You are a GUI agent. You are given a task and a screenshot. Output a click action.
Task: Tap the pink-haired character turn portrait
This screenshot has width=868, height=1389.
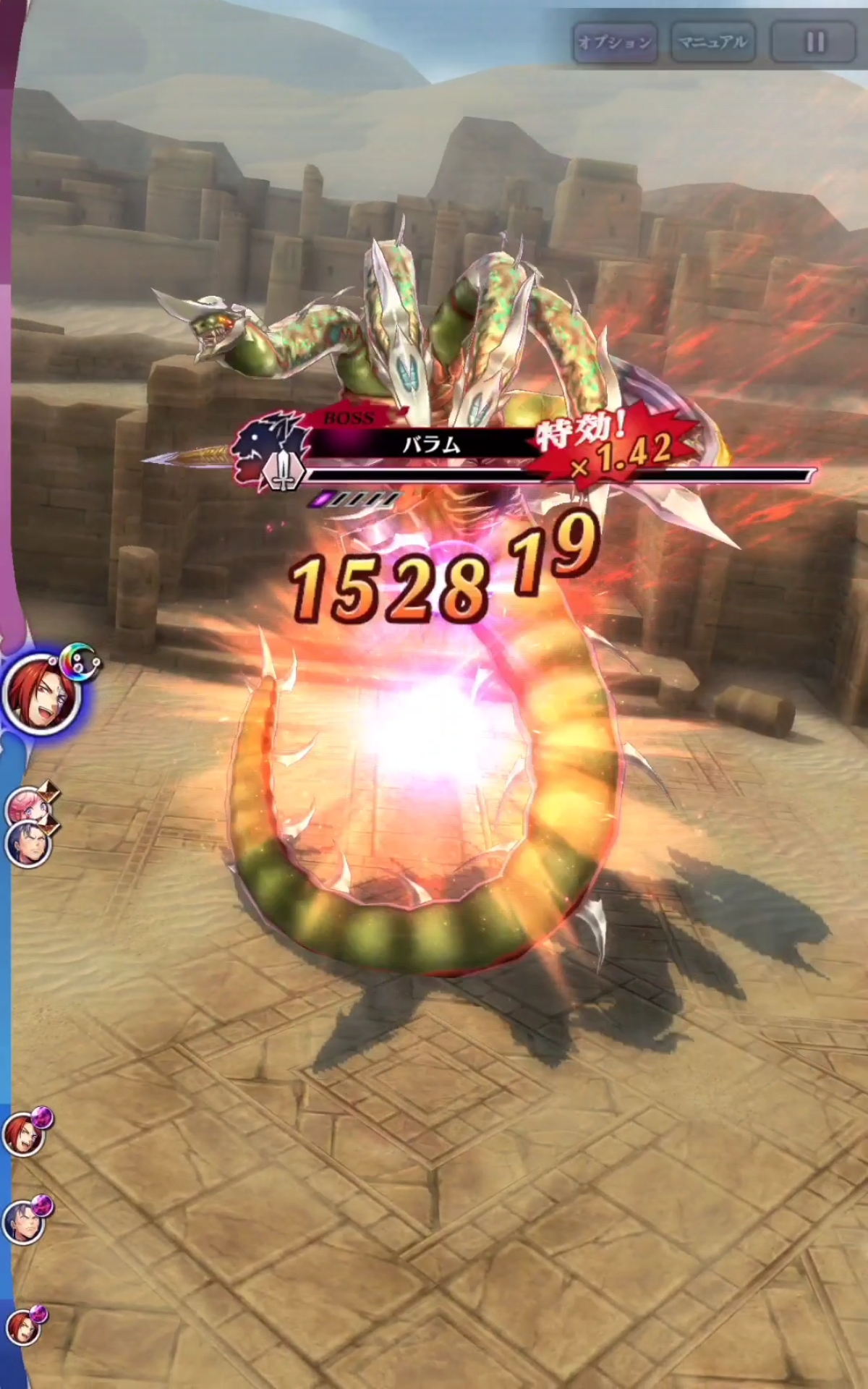(x=26, y=804)
